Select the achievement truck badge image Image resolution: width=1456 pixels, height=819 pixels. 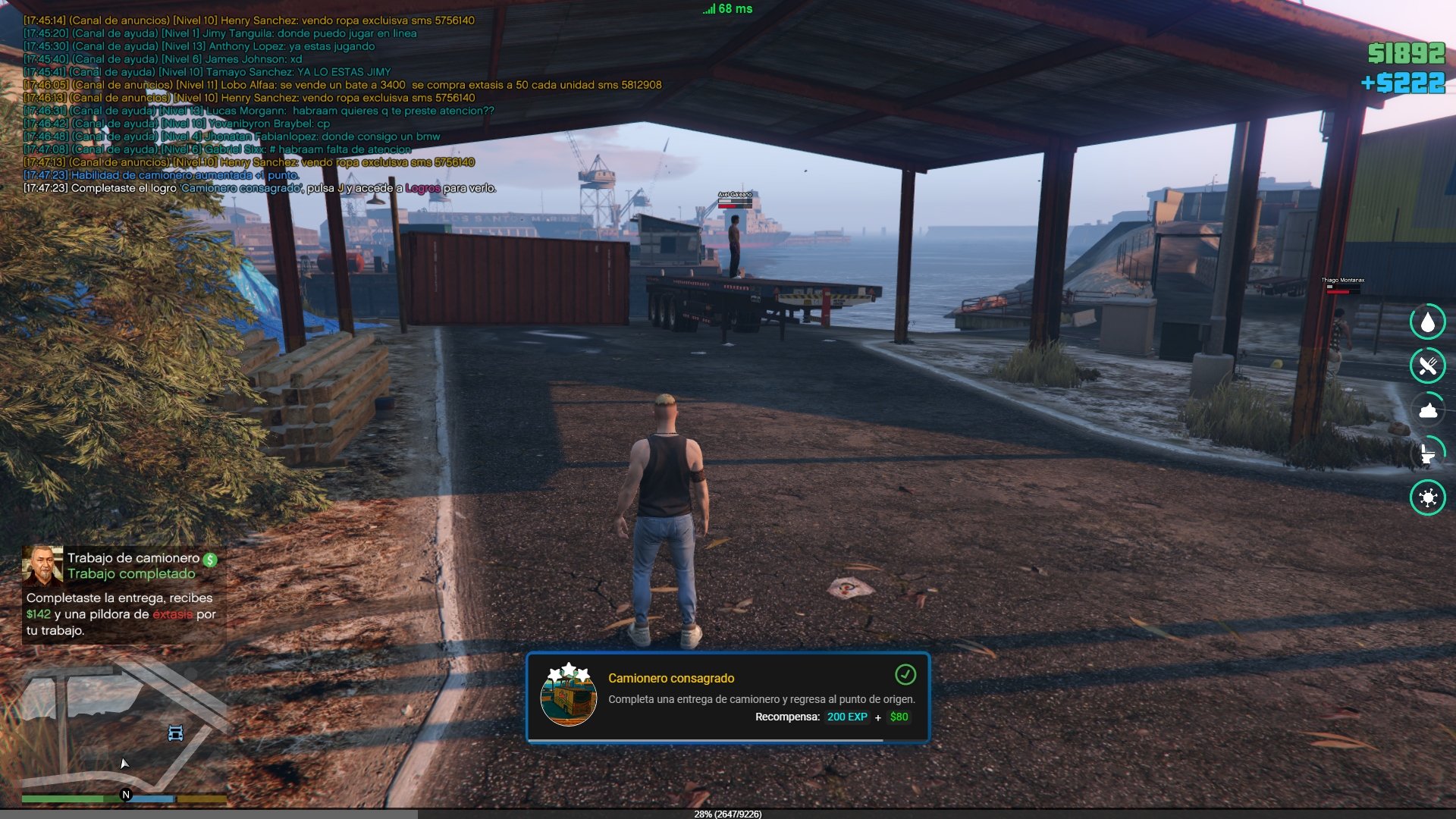tap(569, 696)
